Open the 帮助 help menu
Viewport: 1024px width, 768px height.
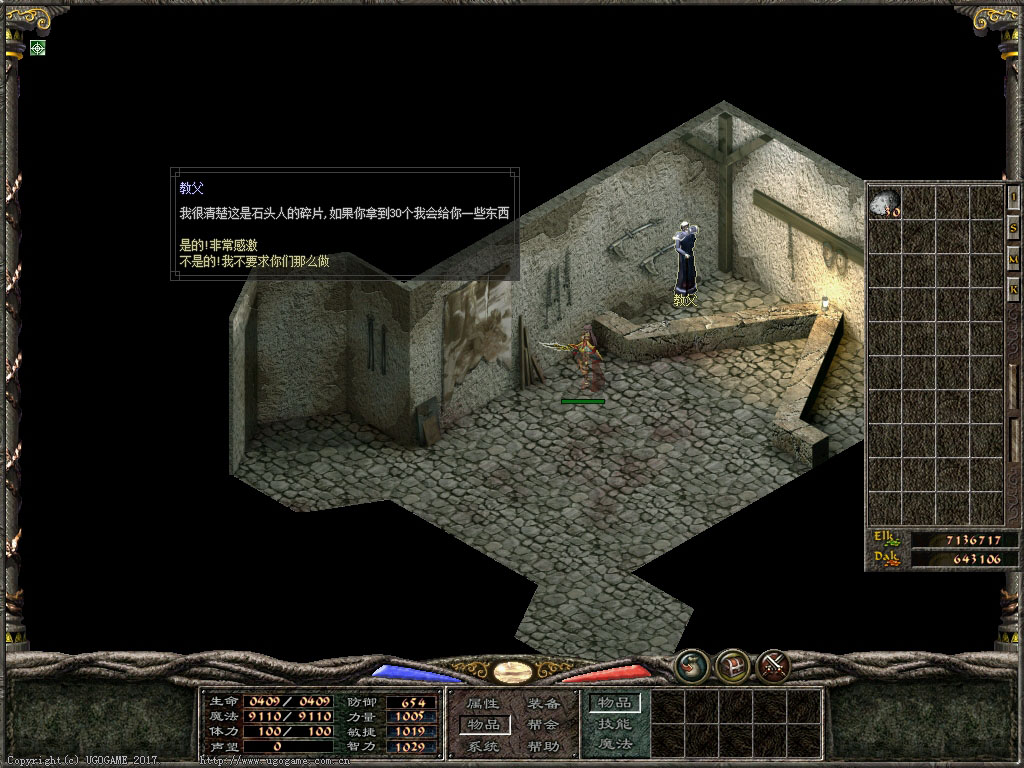coord(543,746)
